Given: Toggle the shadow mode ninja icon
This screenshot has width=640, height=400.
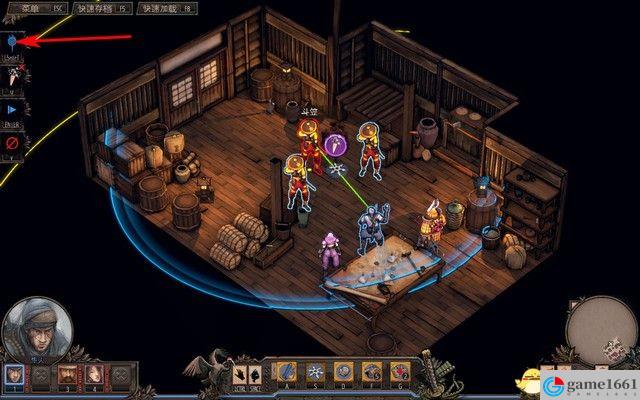Looking at the screenshot, I should coord(12,76).
